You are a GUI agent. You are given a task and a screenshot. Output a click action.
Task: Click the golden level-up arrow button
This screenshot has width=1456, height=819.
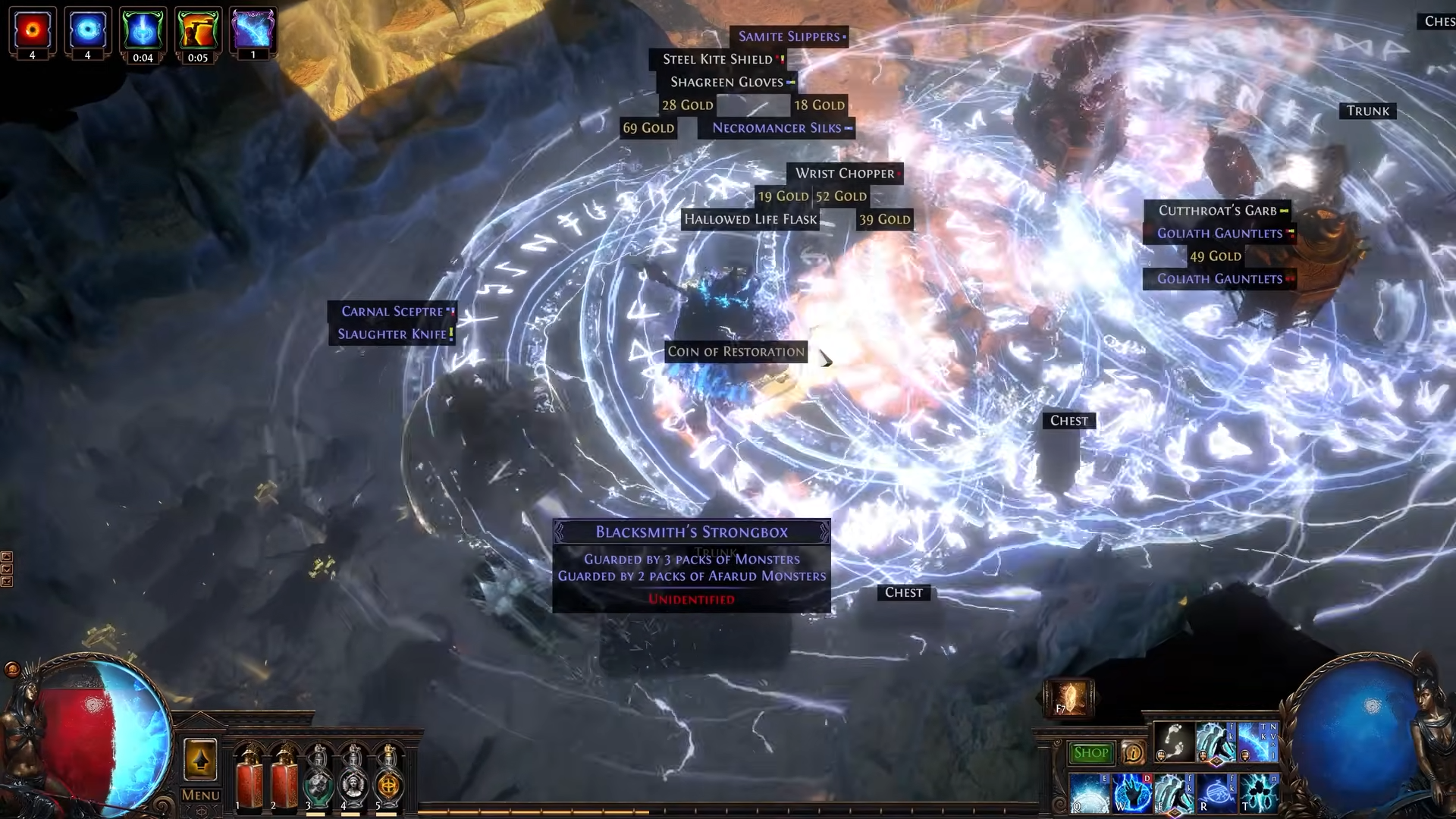(200, 760)
